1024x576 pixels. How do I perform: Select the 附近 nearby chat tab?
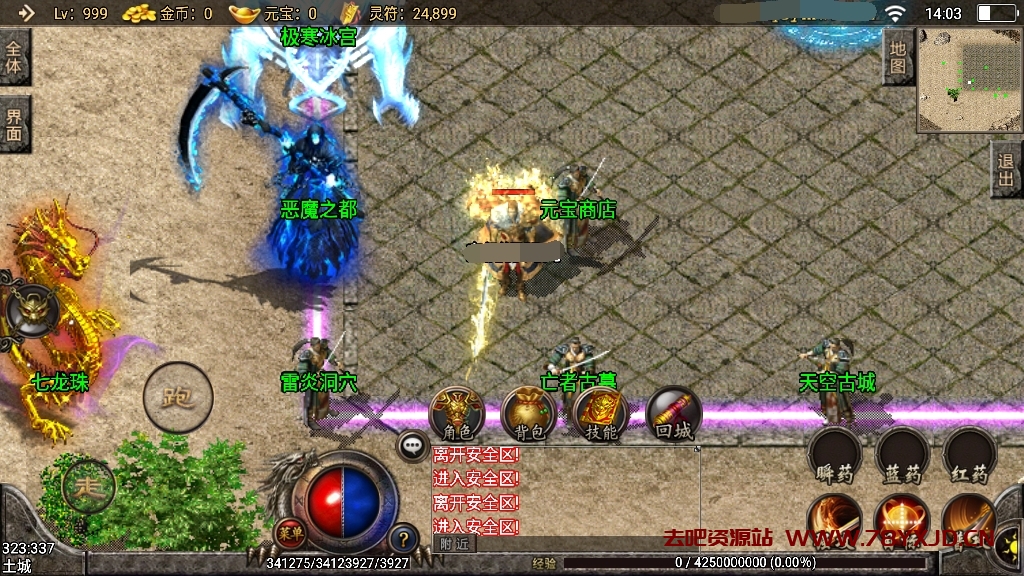tap(454, 543)
